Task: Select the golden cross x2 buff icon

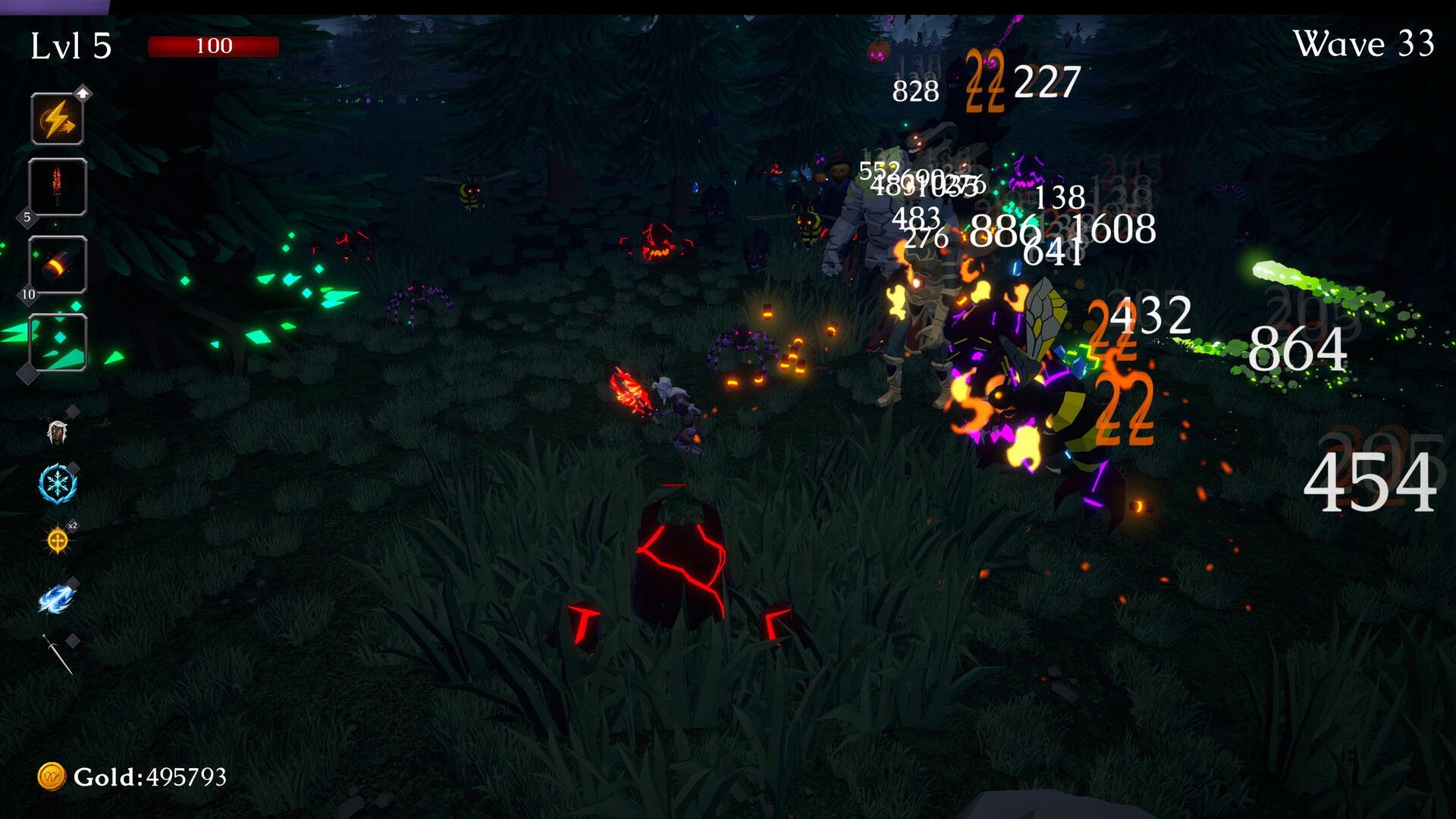Action: [57, 540]
